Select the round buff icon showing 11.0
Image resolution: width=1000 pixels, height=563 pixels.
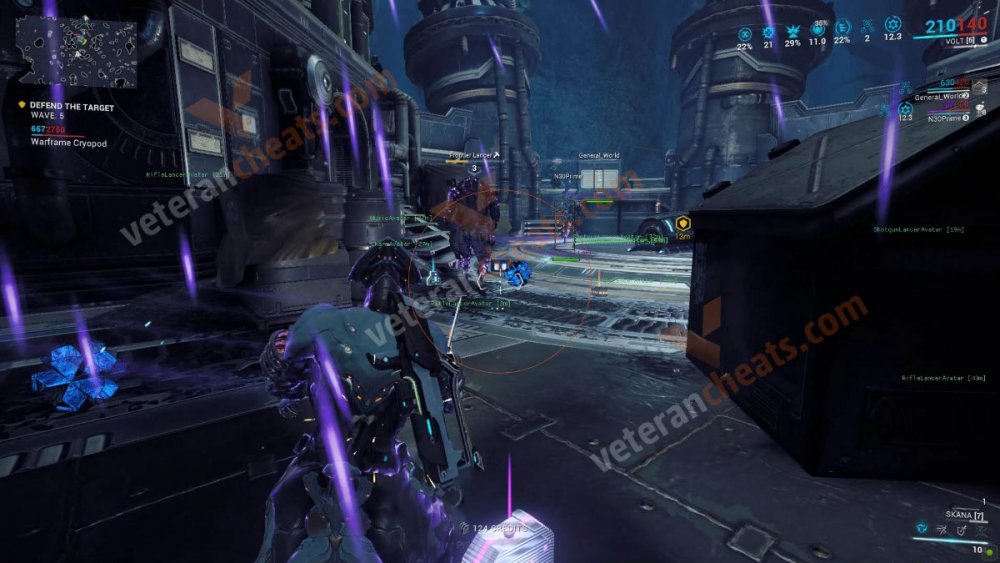[x=817, y=30]
